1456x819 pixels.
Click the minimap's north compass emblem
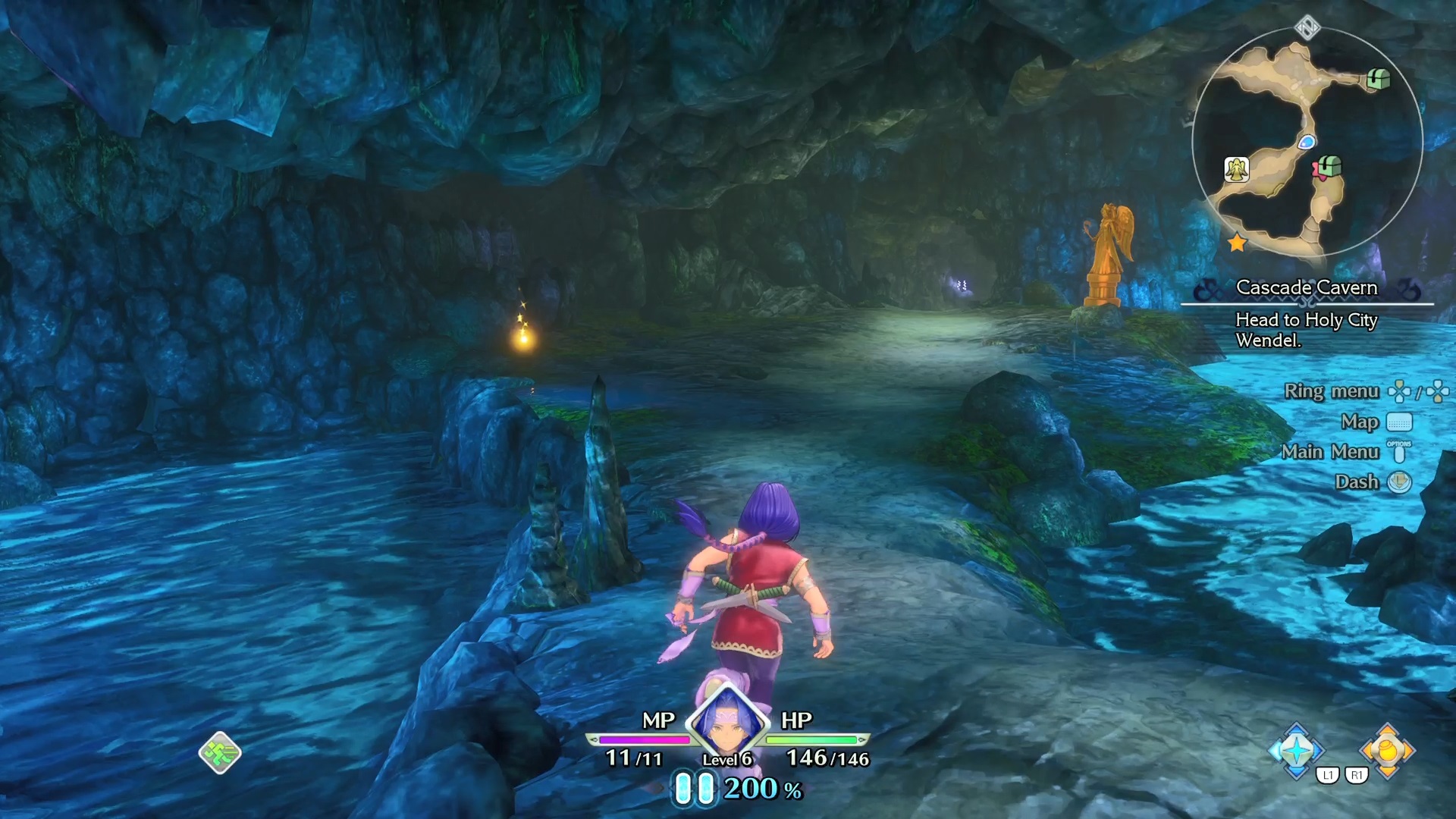pyautogui.click(x=1307, y=28)
